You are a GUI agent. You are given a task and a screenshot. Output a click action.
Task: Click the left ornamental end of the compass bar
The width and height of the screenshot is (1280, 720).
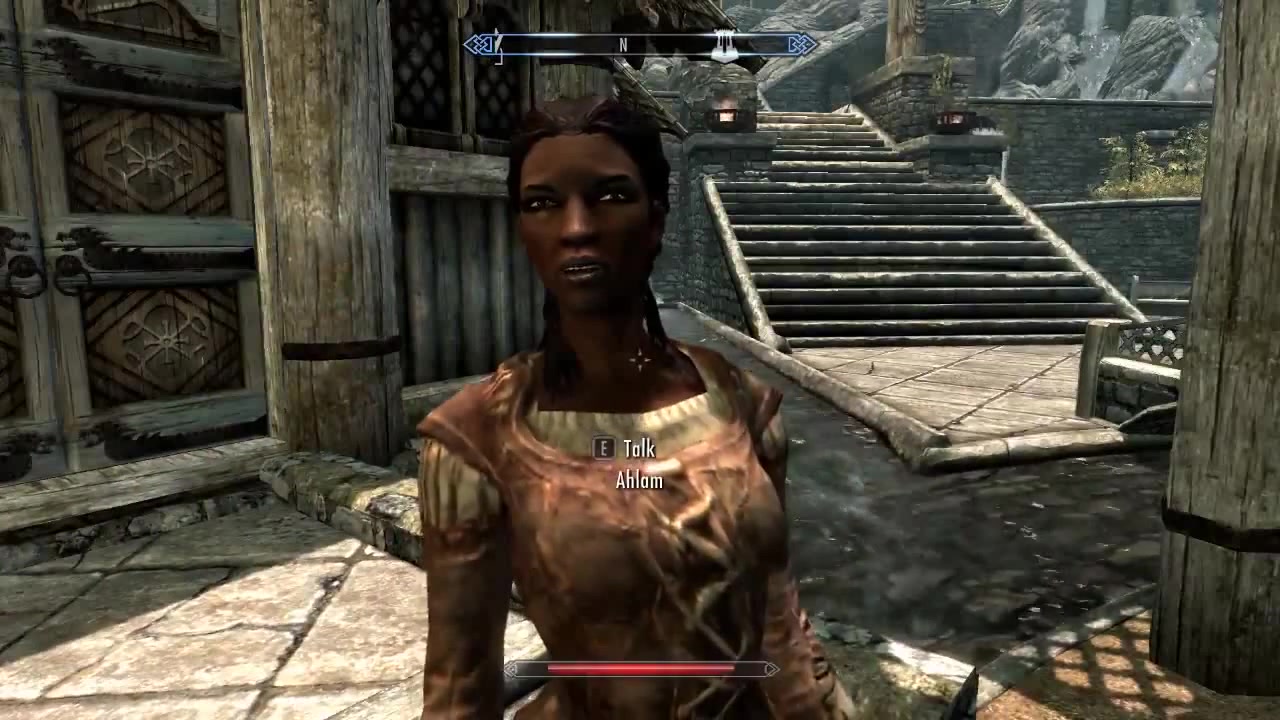pos(477,44)
